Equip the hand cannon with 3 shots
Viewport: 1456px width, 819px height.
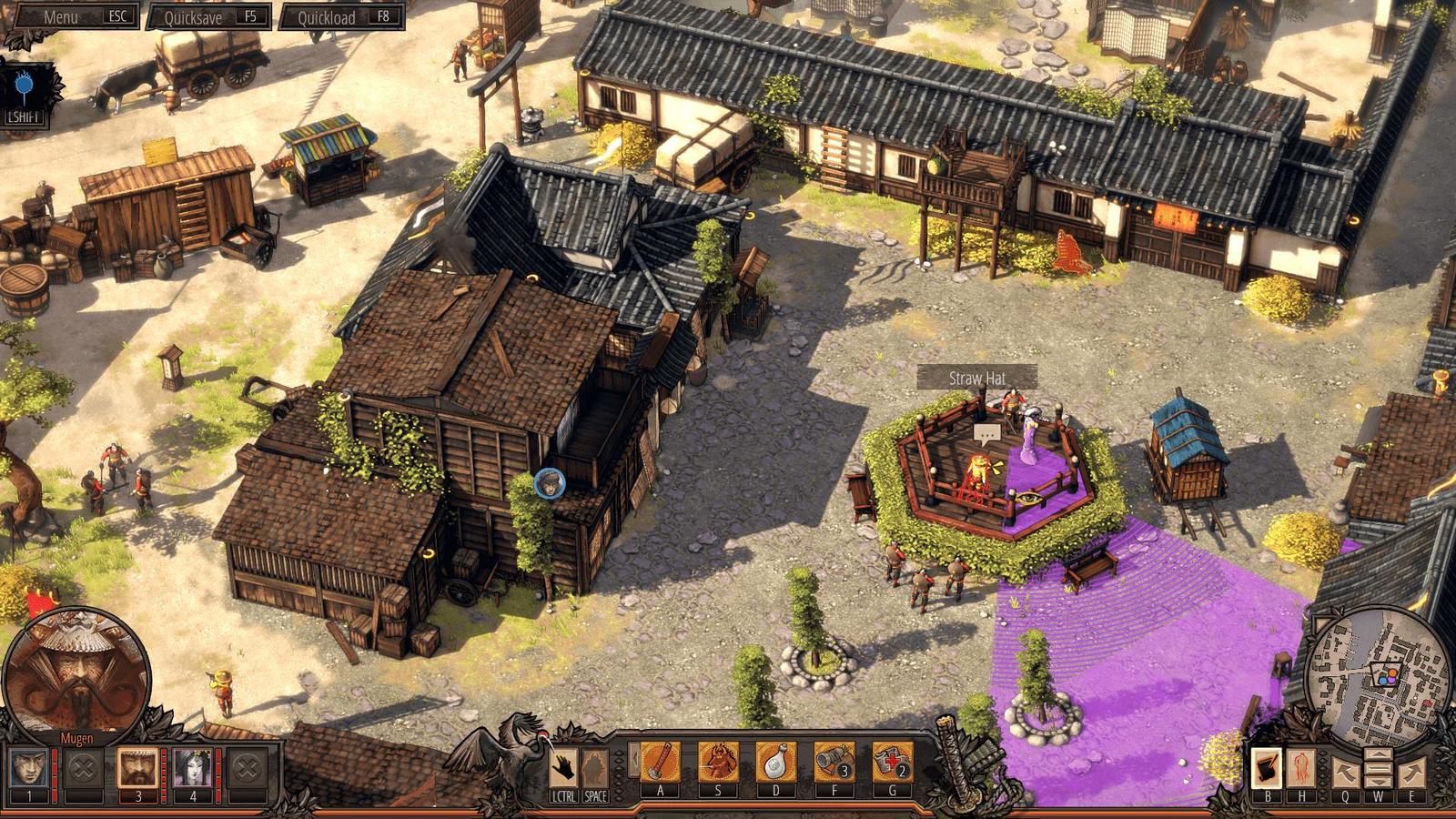click(834, 762)
